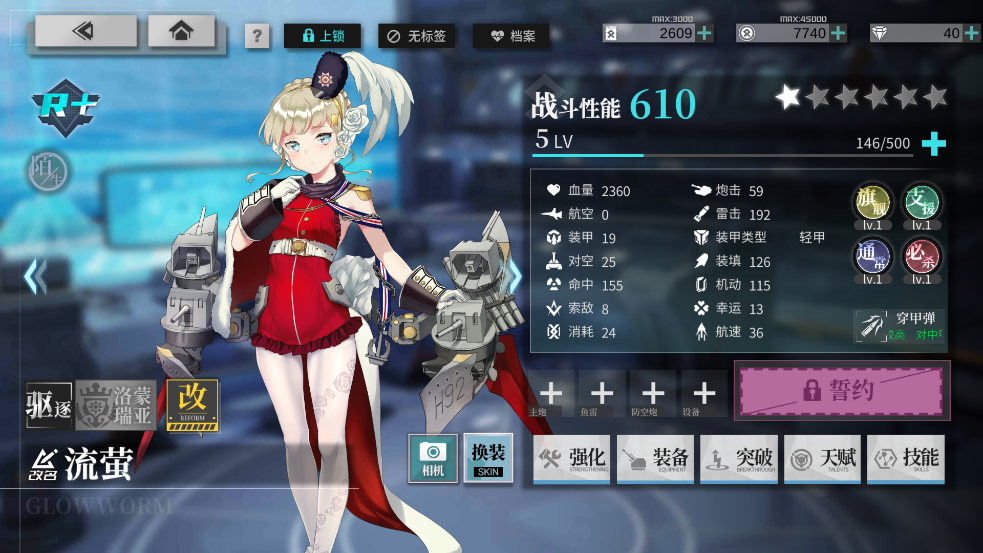The width and height of the screenshot is (983, 553).
Task: Show the previous ship with left arrow
Action: 36,276
